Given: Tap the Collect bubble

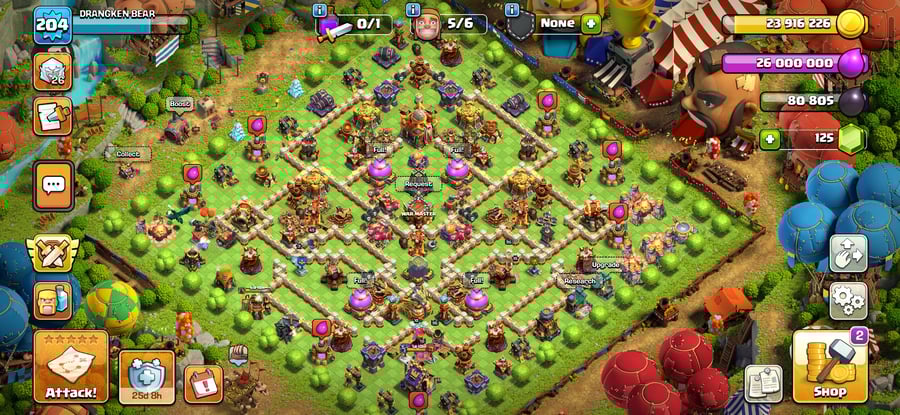Looking at the screenshot, I should pyautogui.click(x=127, y=154).
